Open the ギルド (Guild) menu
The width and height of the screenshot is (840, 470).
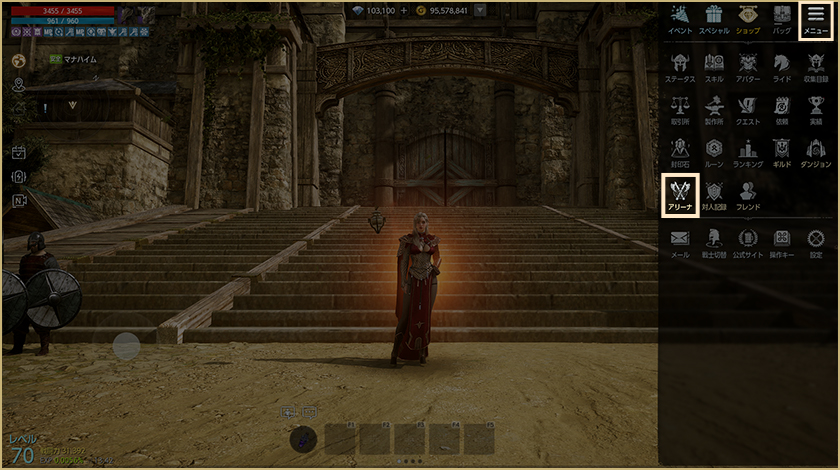point(782,152)
